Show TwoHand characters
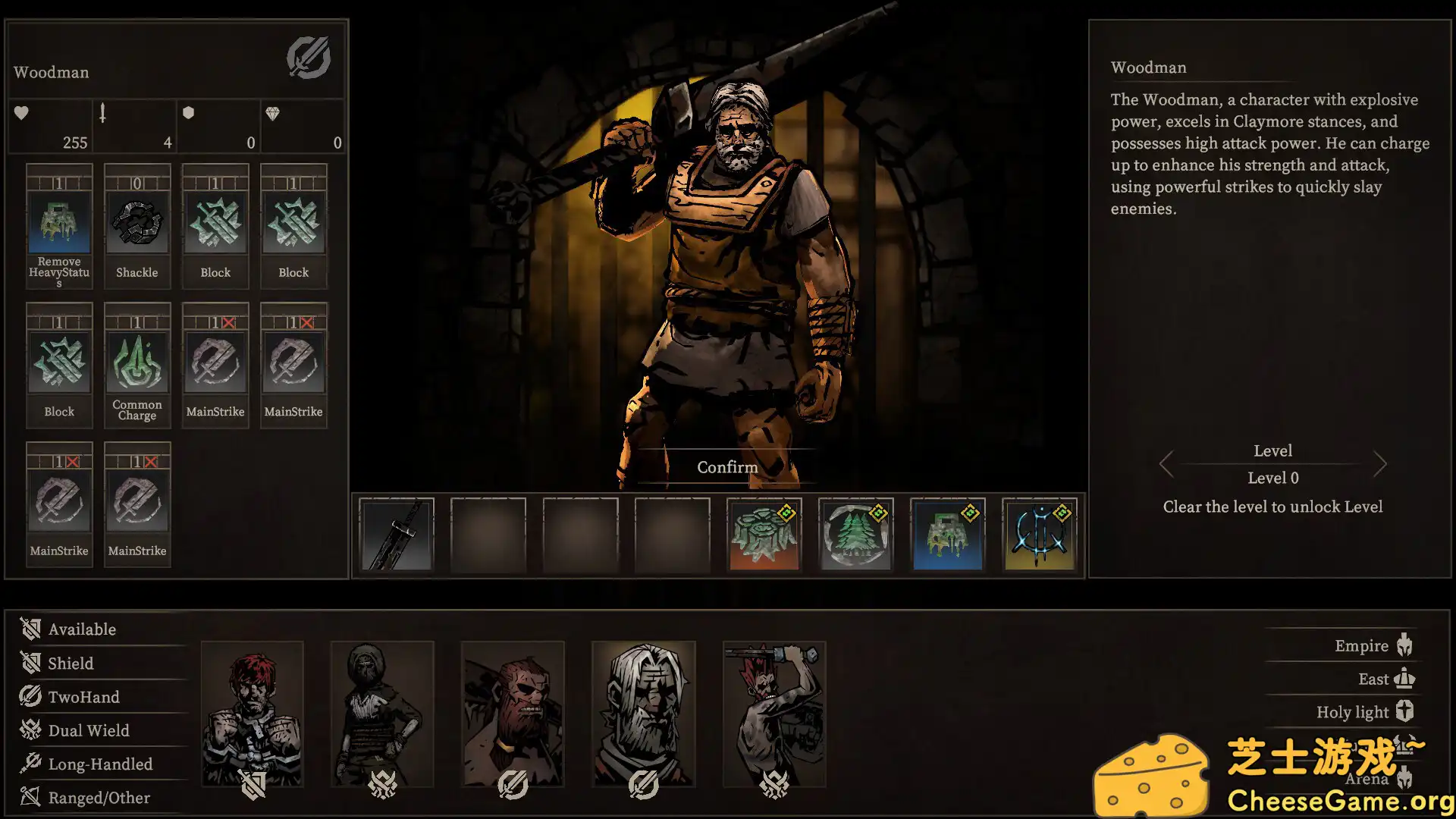 83,697
